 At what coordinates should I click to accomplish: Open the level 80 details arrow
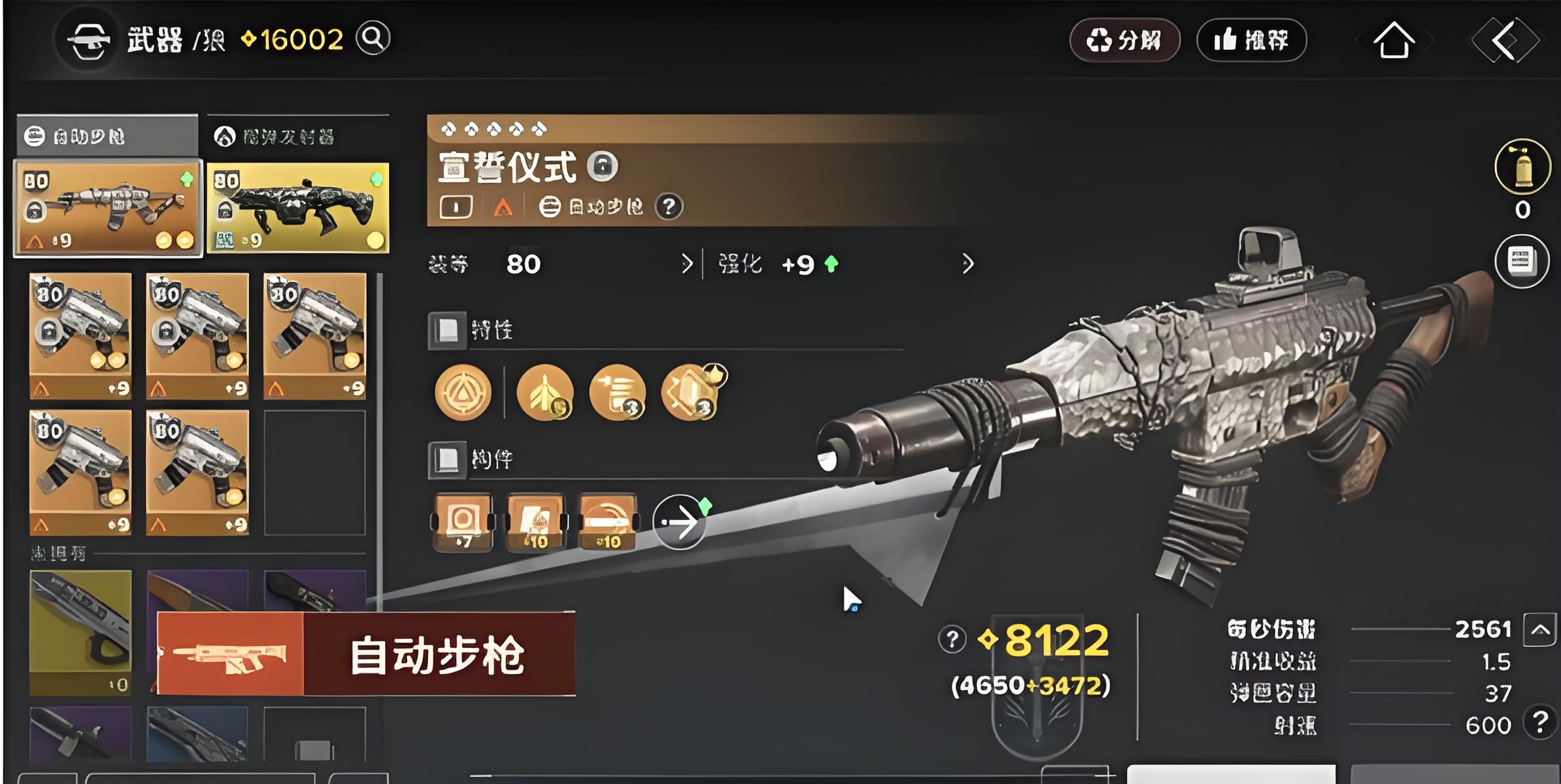pos(686,264)
